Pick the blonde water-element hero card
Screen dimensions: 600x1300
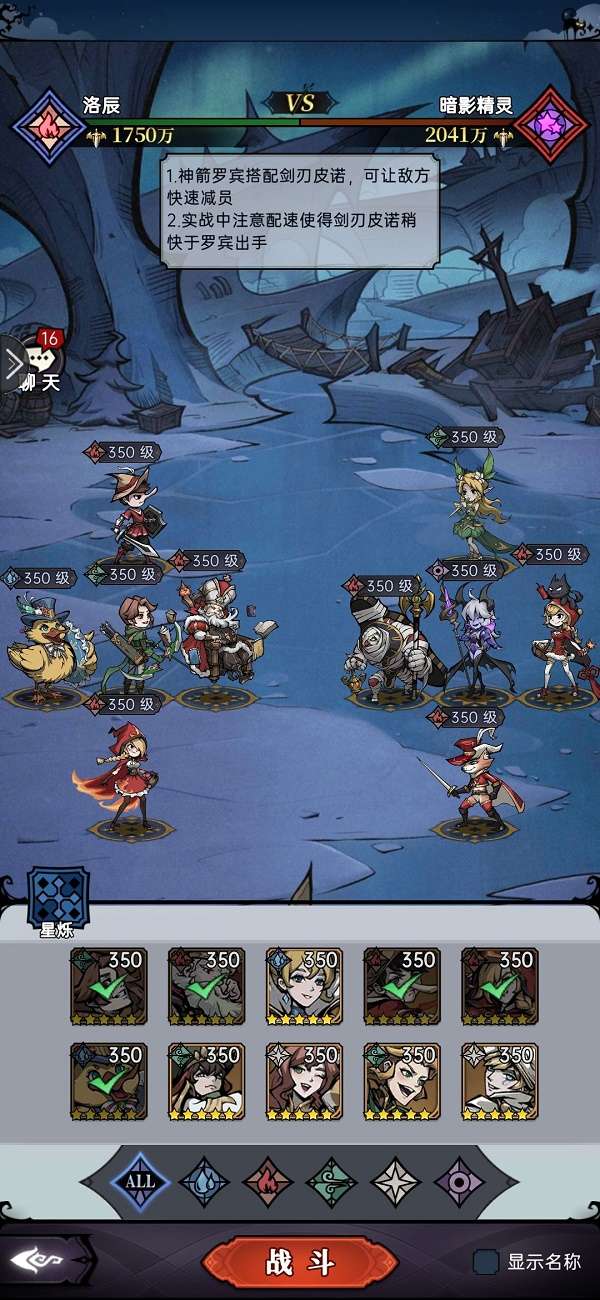click(304, 986)
